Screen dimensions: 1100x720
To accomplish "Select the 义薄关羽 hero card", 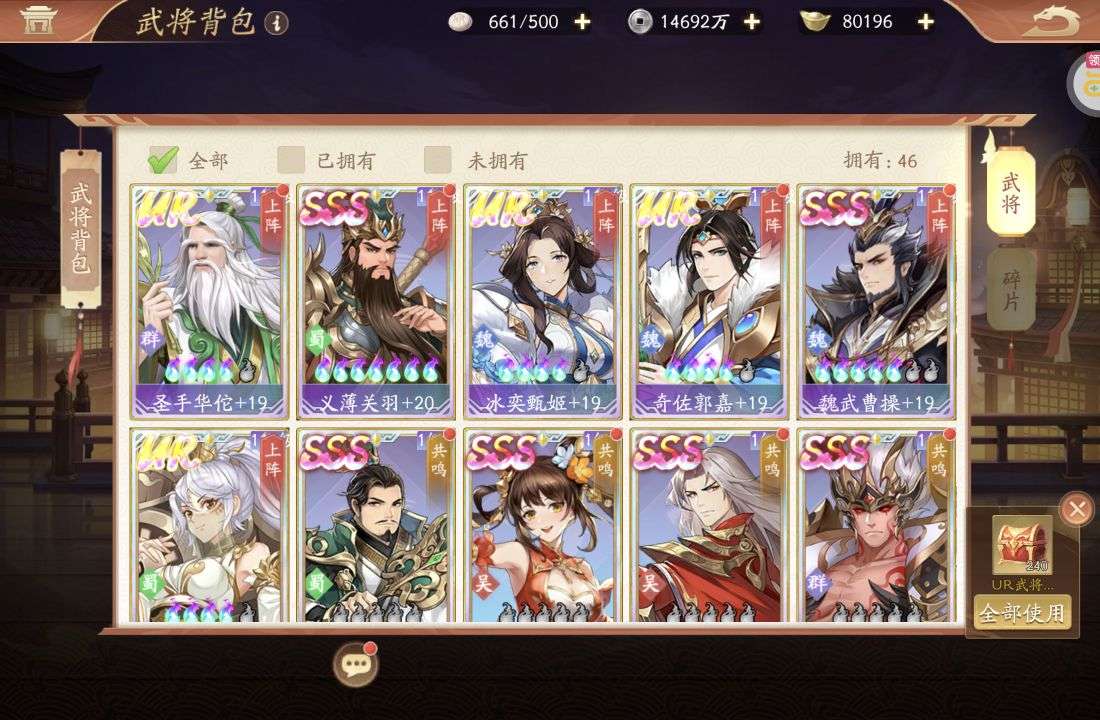I will pyautogui.click(x=377, y=302).
